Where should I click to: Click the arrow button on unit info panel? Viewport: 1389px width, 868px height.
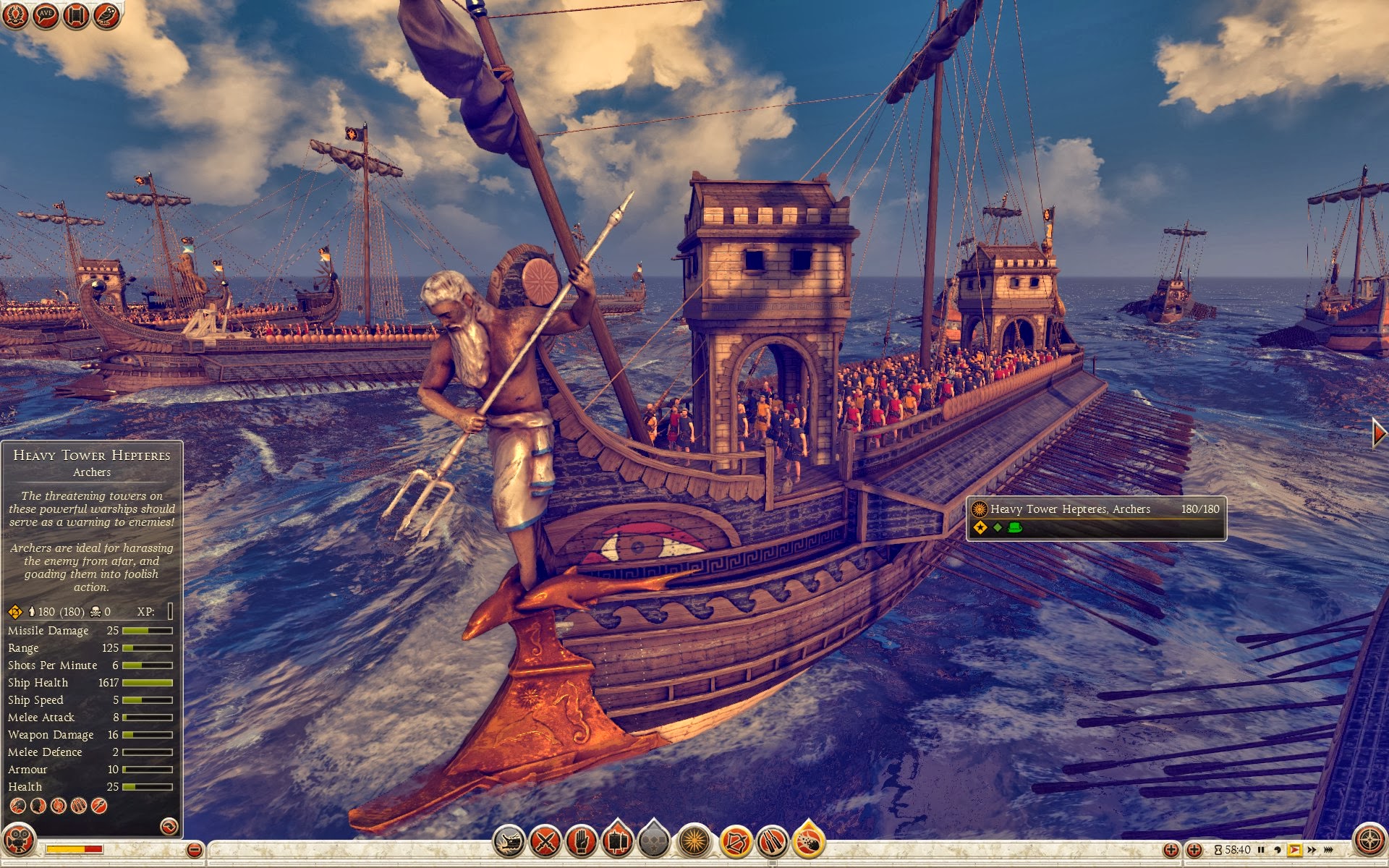tap(169, 825)
